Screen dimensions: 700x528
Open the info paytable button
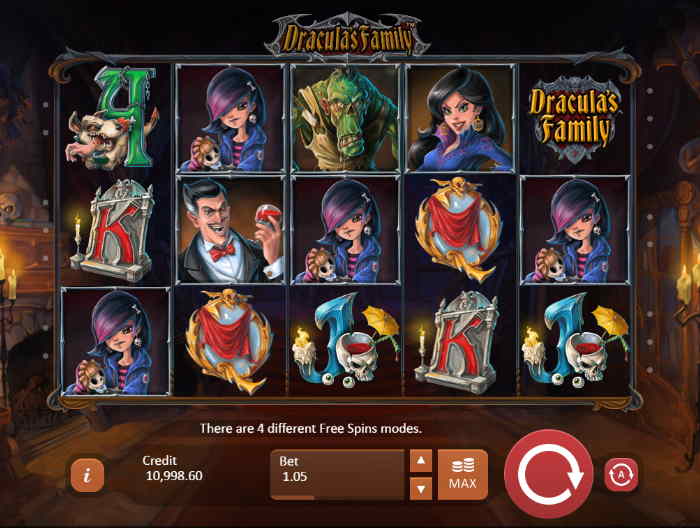click(87, 475)
